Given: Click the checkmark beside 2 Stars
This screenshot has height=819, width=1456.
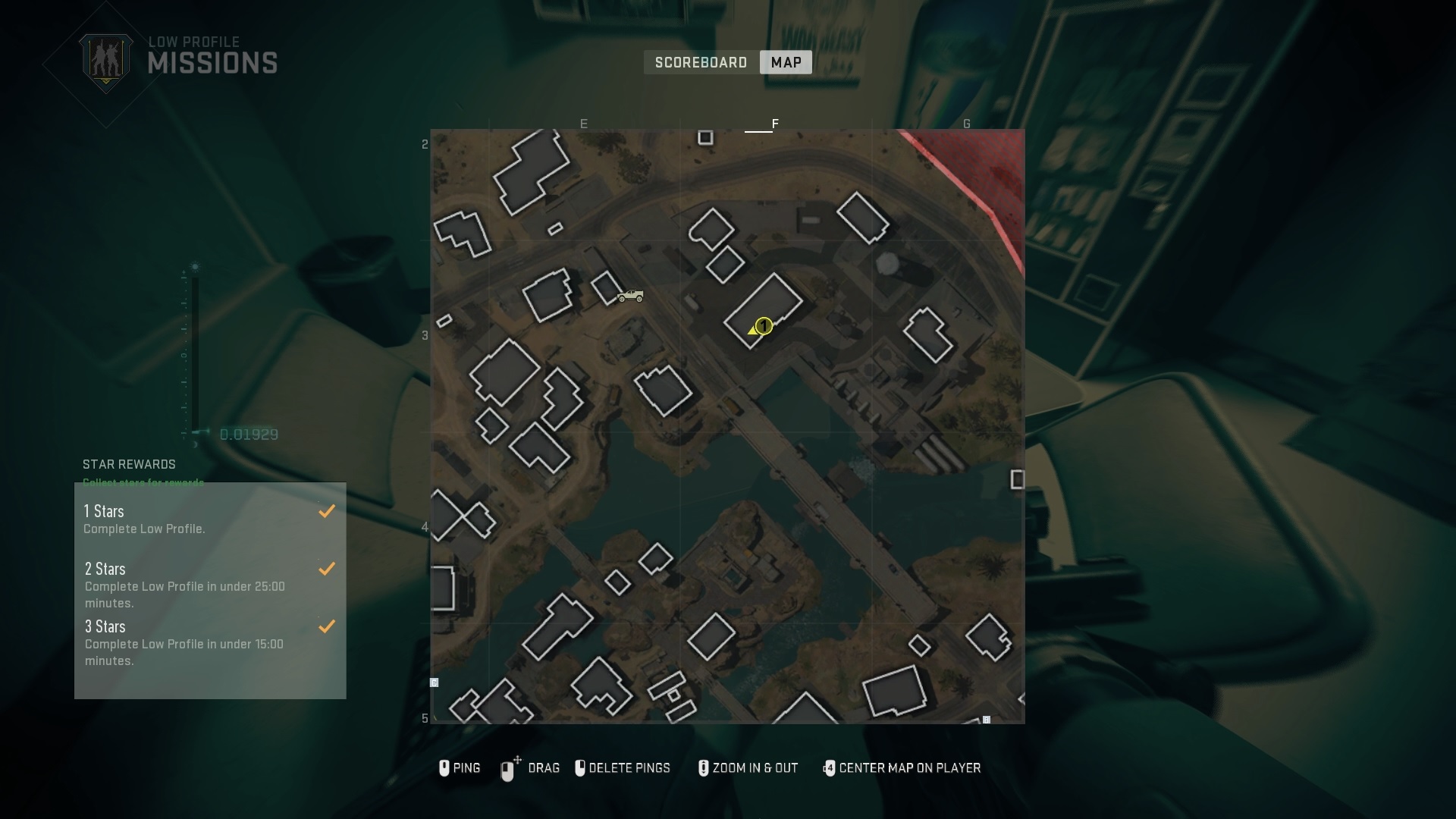Looking at the screenshot, I should (328, 568).
